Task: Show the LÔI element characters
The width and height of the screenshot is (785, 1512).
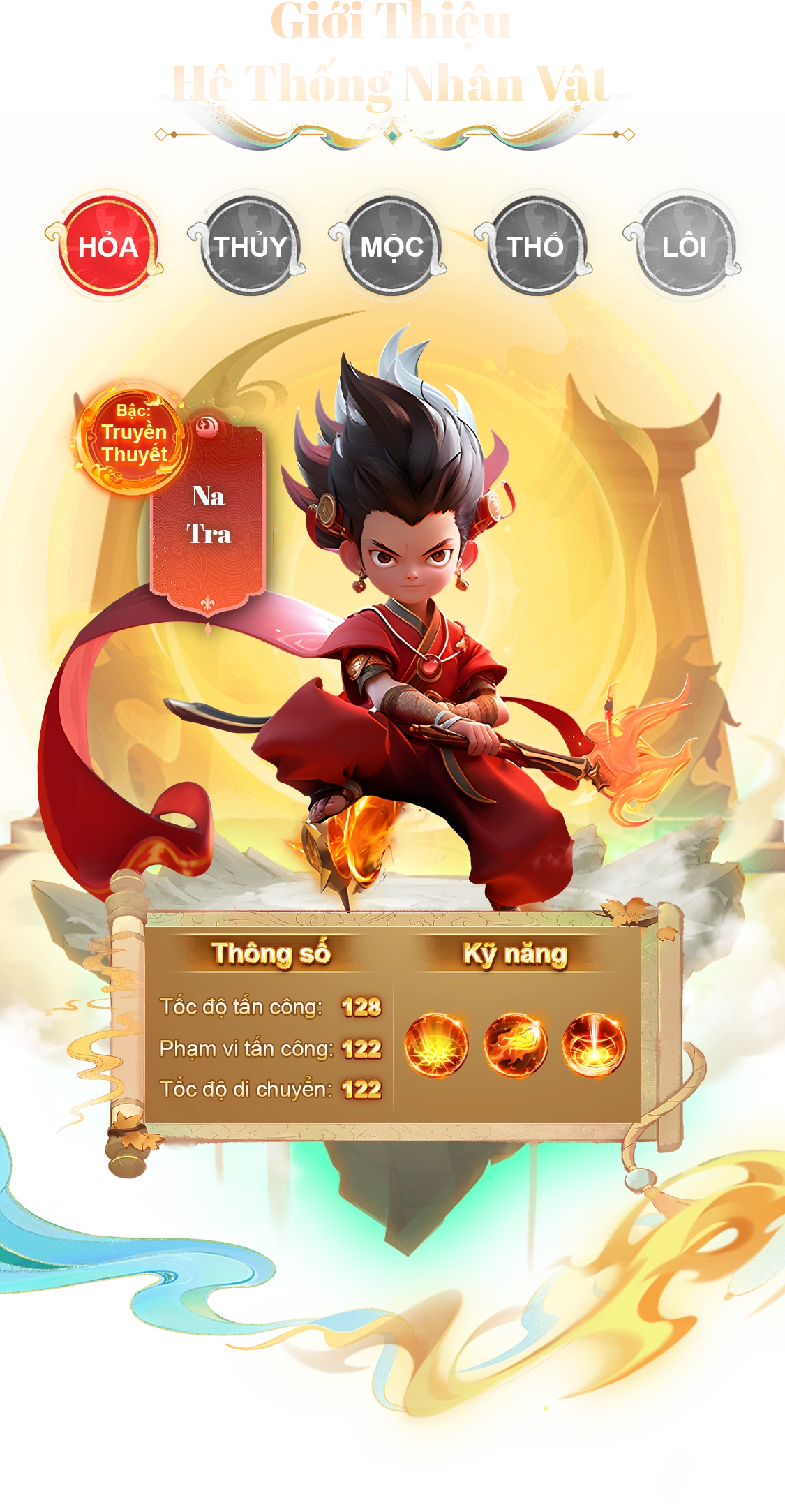Action: (x=684, y=246)
